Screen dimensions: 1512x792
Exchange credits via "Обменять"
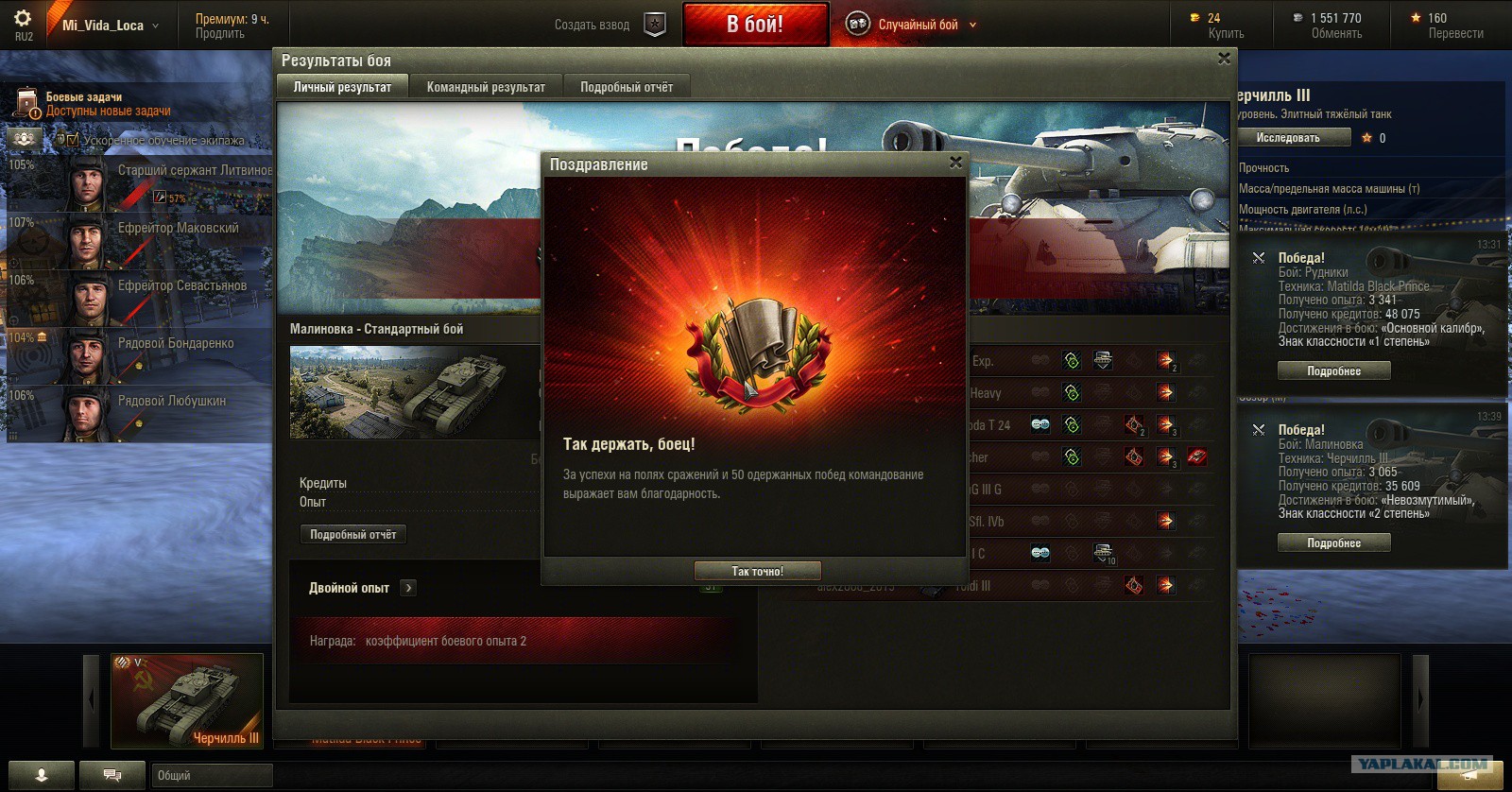(x=1336, y=34)
